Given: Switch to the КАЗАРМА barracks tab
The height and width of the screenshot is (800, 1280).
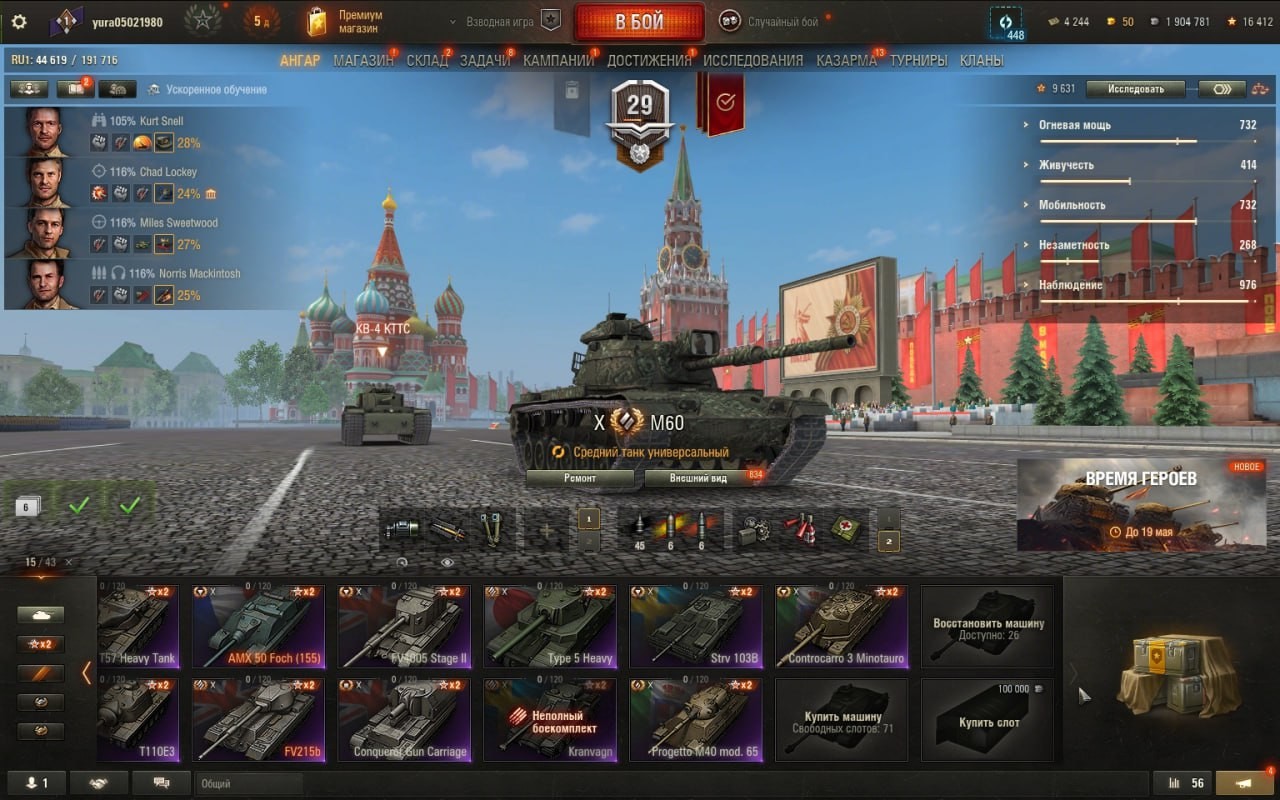Looking at the screenshot, I should [846, 60].
